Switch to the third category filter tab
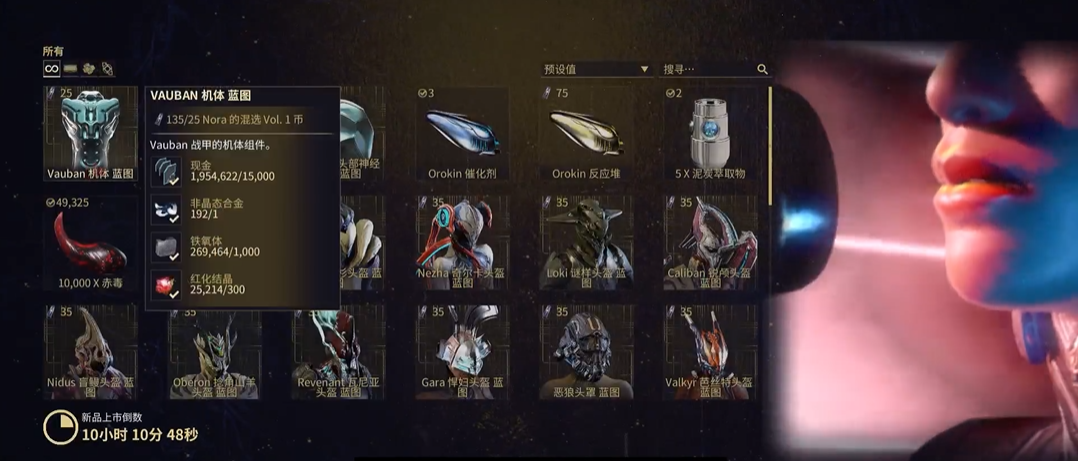The width and height of the screenshot is (1078, 461). point(89,69)
